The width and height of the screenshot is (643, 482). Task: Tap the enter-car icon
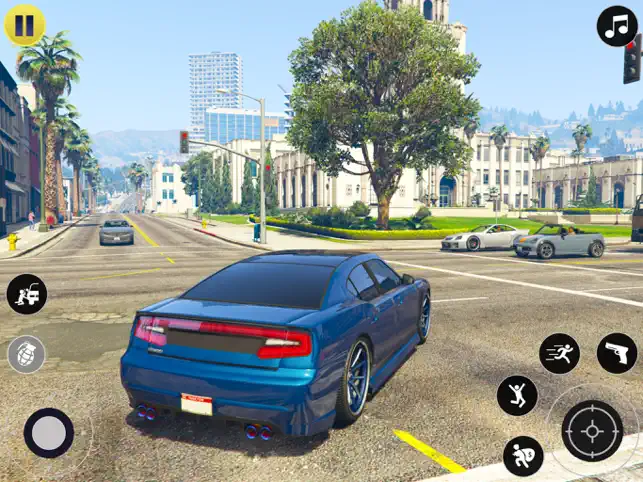[x=27, y=294]
